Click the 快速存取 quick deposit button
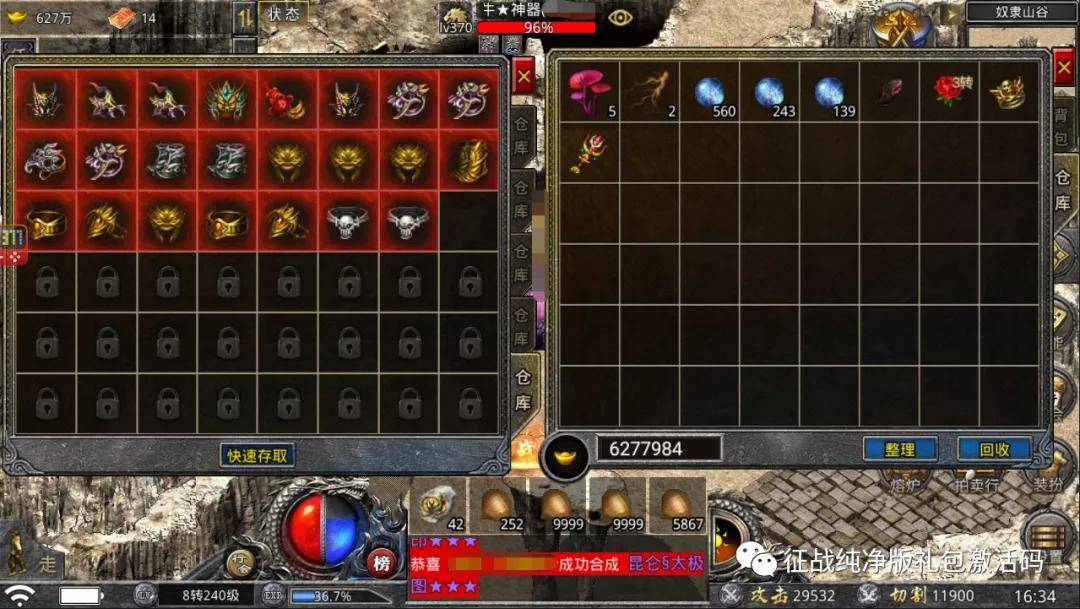 pyautogui.click(x=257, y=456)
